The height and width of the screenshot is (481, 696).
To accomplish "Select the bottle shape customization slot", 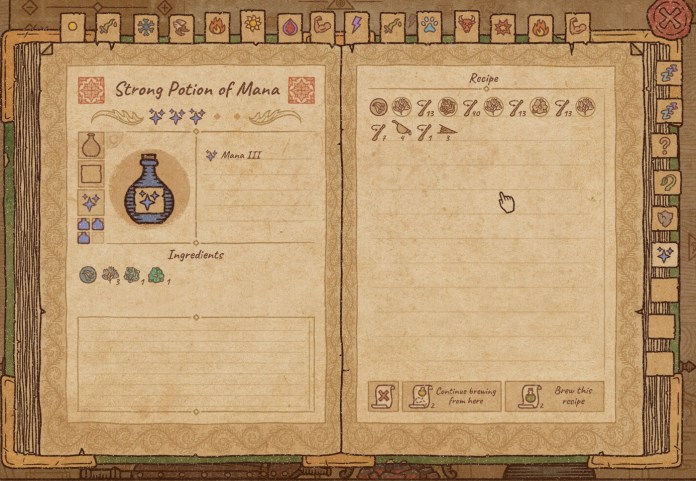I will (x=91, y=145).
